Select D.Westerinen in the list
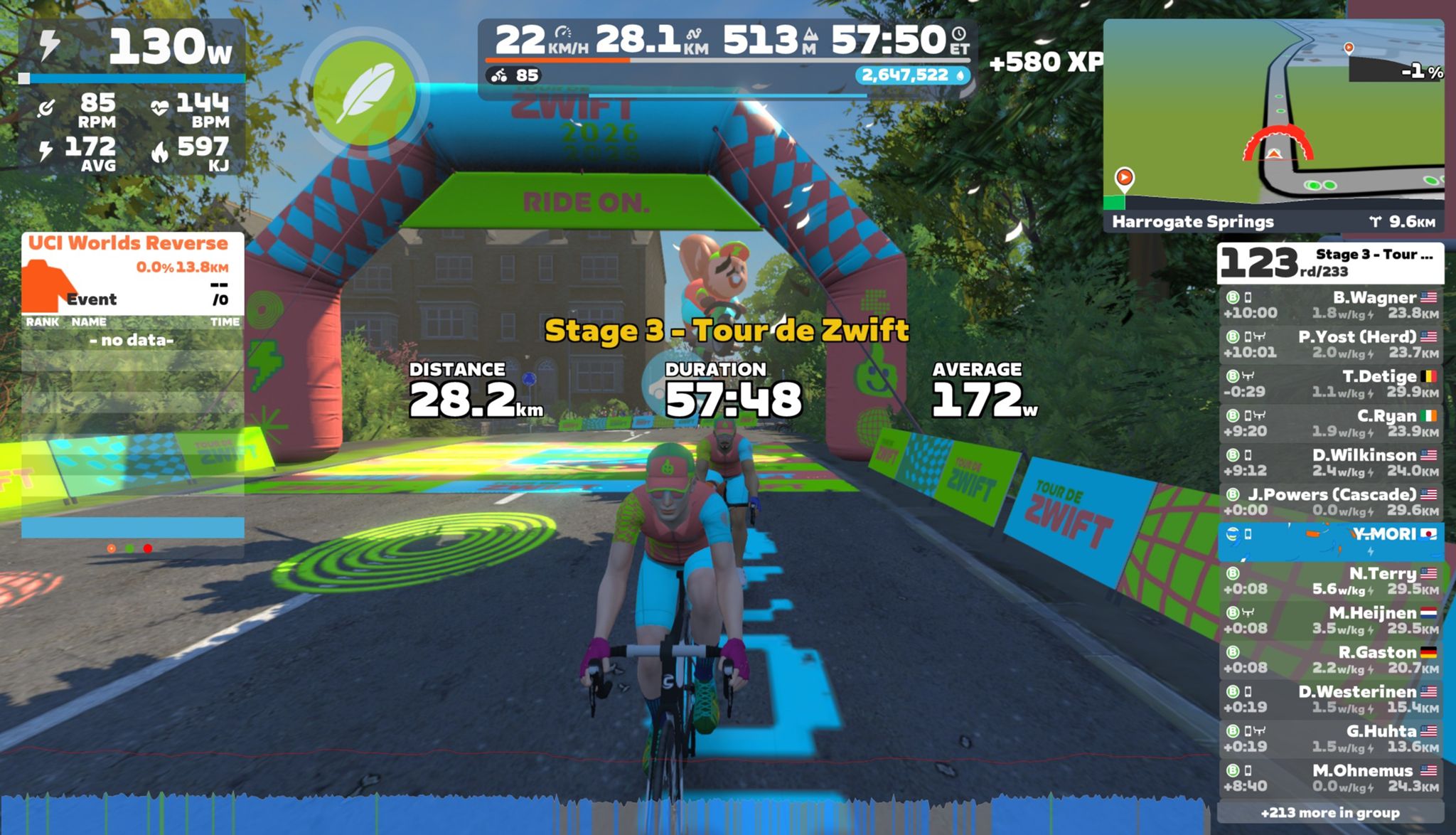 click(x=1330, y=699)
